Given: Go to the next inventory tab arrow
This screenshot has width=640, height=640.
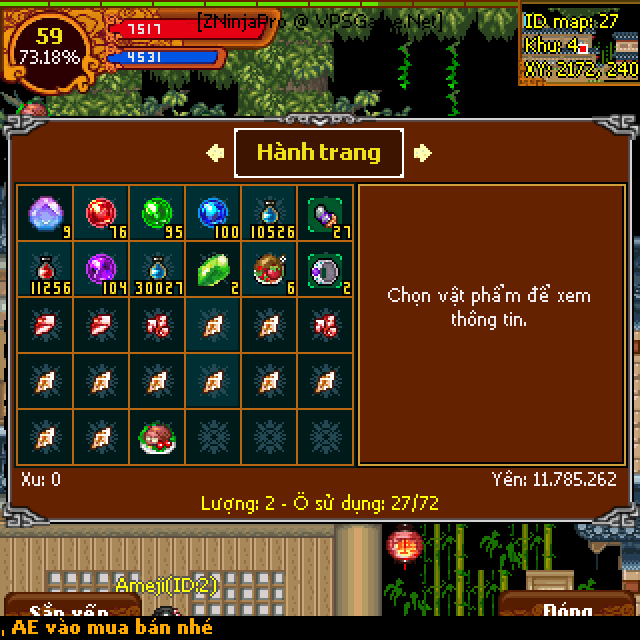Looking at the screenshot, I should click(x=423, y=153).
